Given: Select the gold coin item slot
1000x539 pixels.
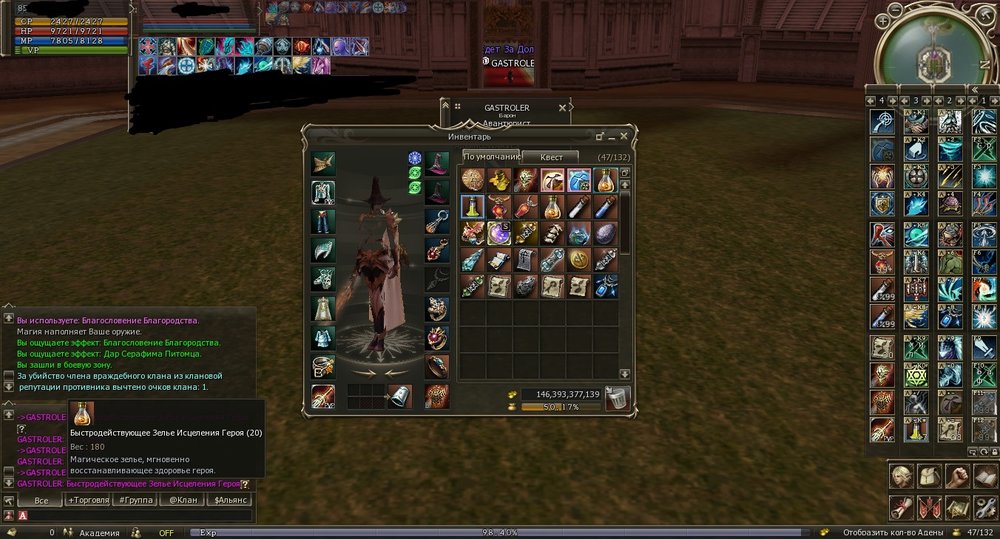Looking at the screenshot, I should coord(578,260).
